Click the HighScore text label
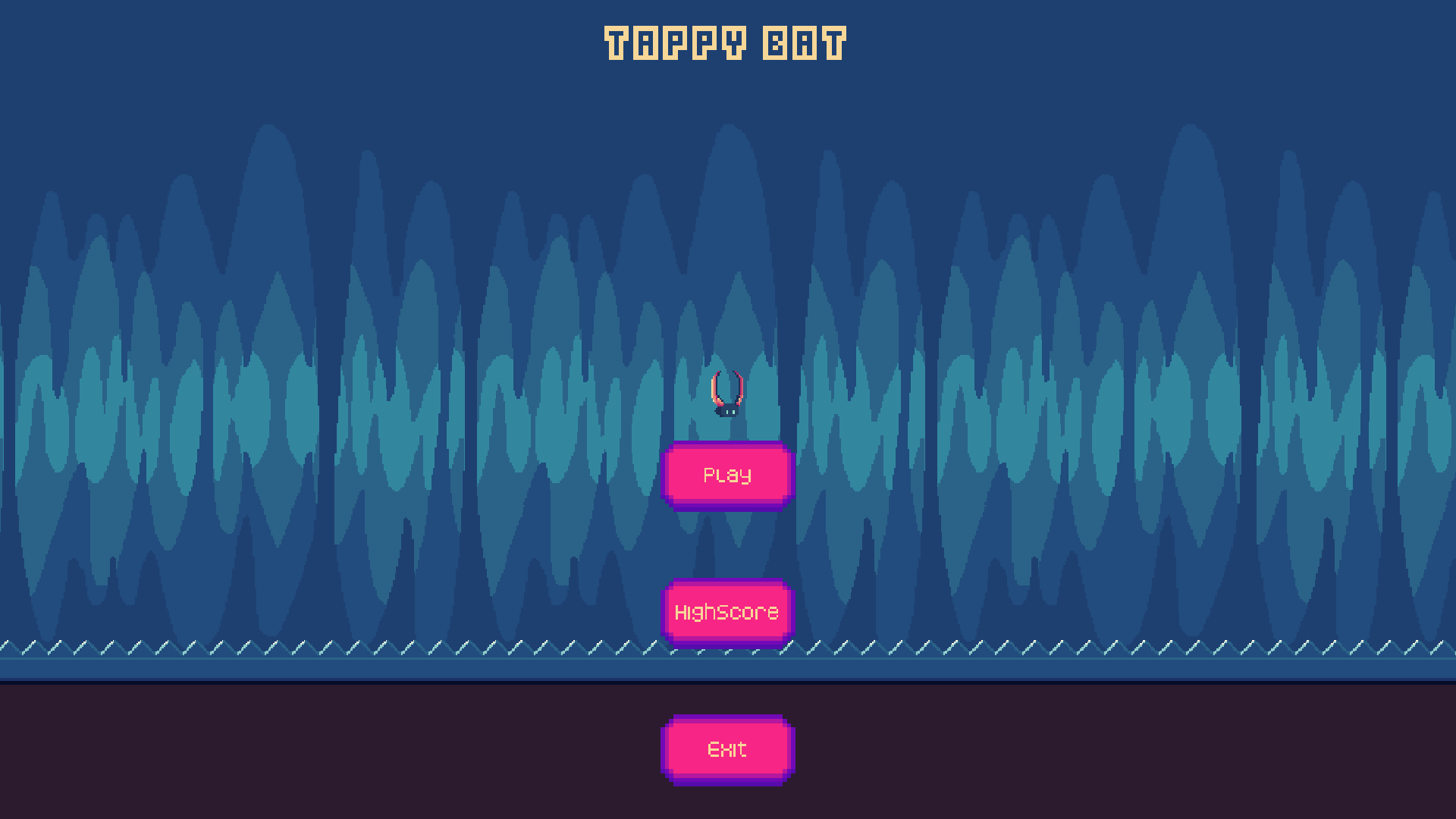 point(726,611)
